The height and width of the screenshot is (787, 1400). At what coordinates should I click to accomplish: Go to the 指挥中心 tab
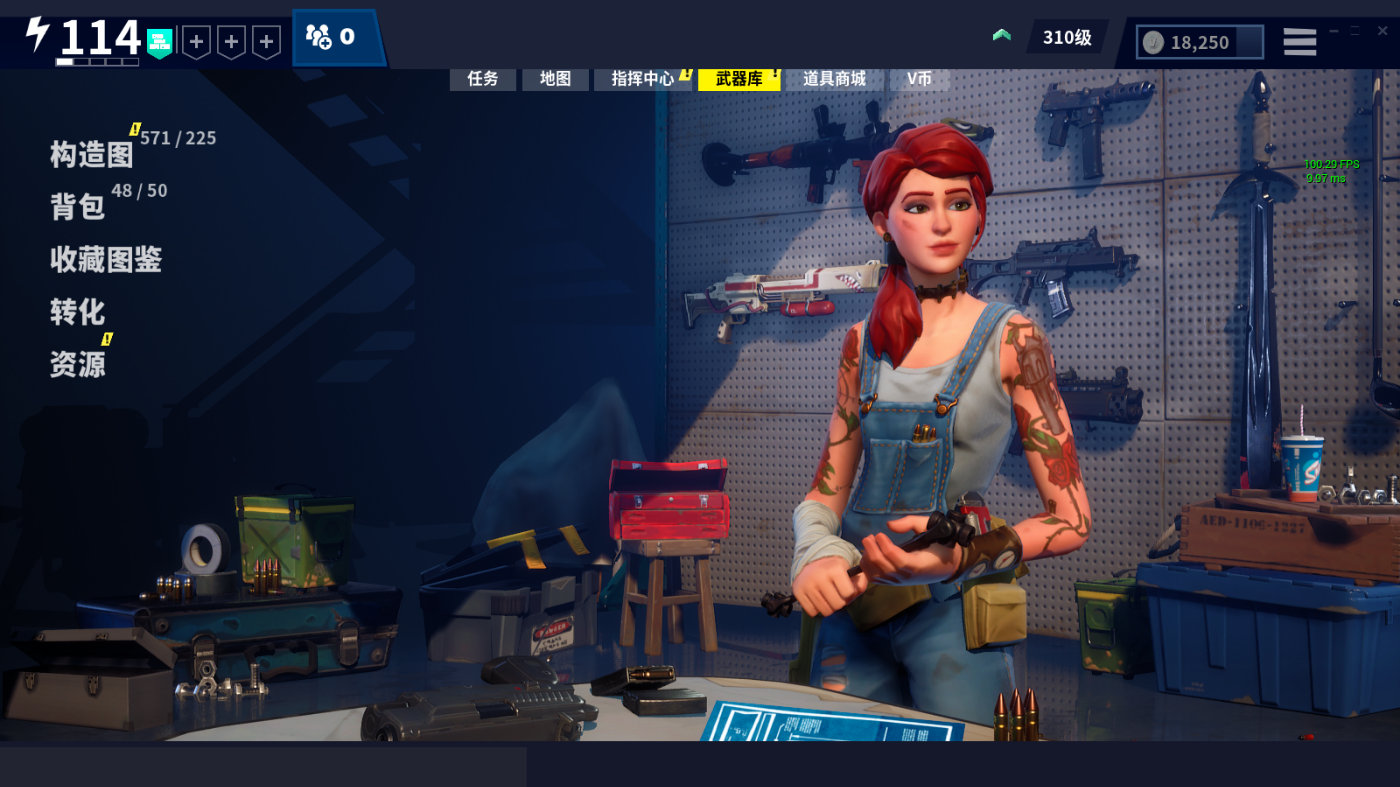click(642, 79)
